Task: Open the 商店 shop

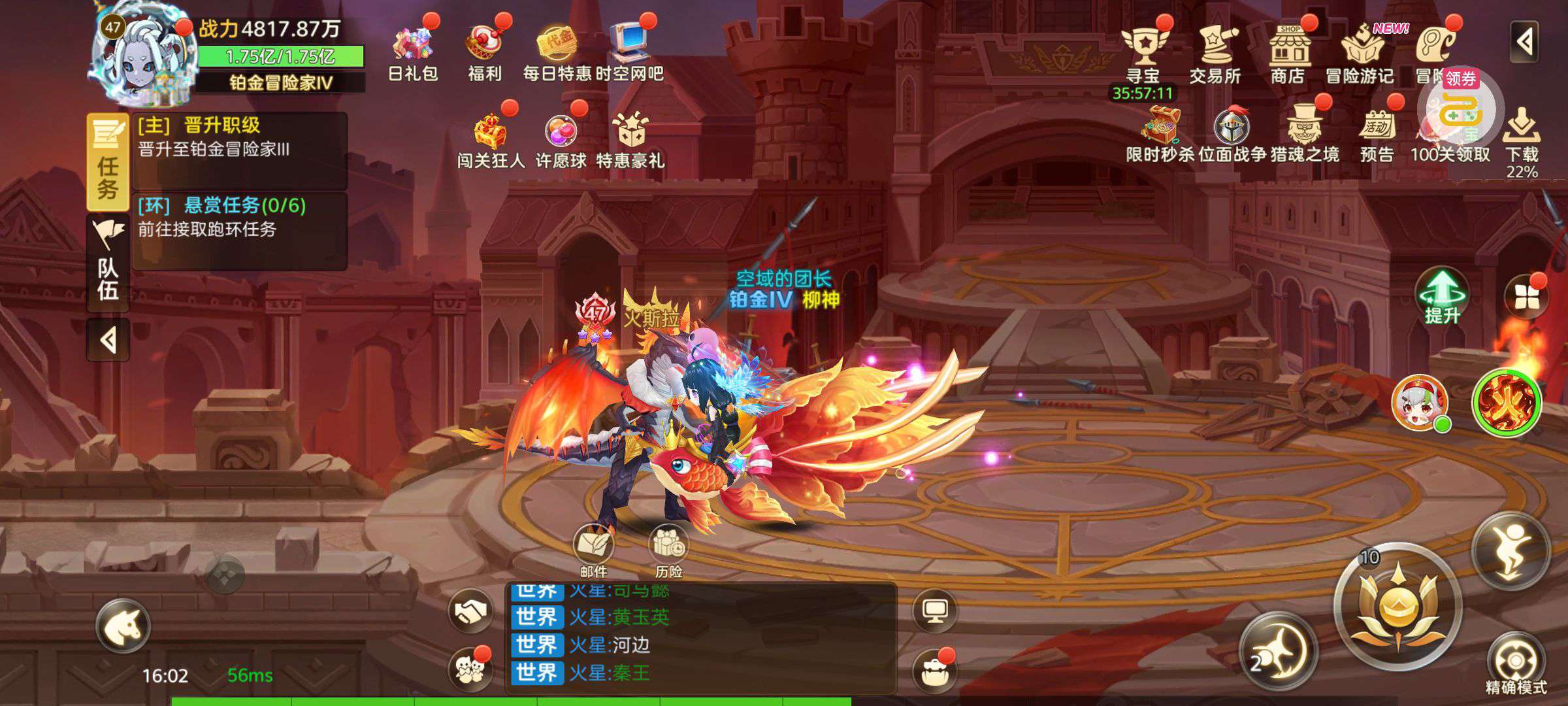Action: (x=1288, y=52)
